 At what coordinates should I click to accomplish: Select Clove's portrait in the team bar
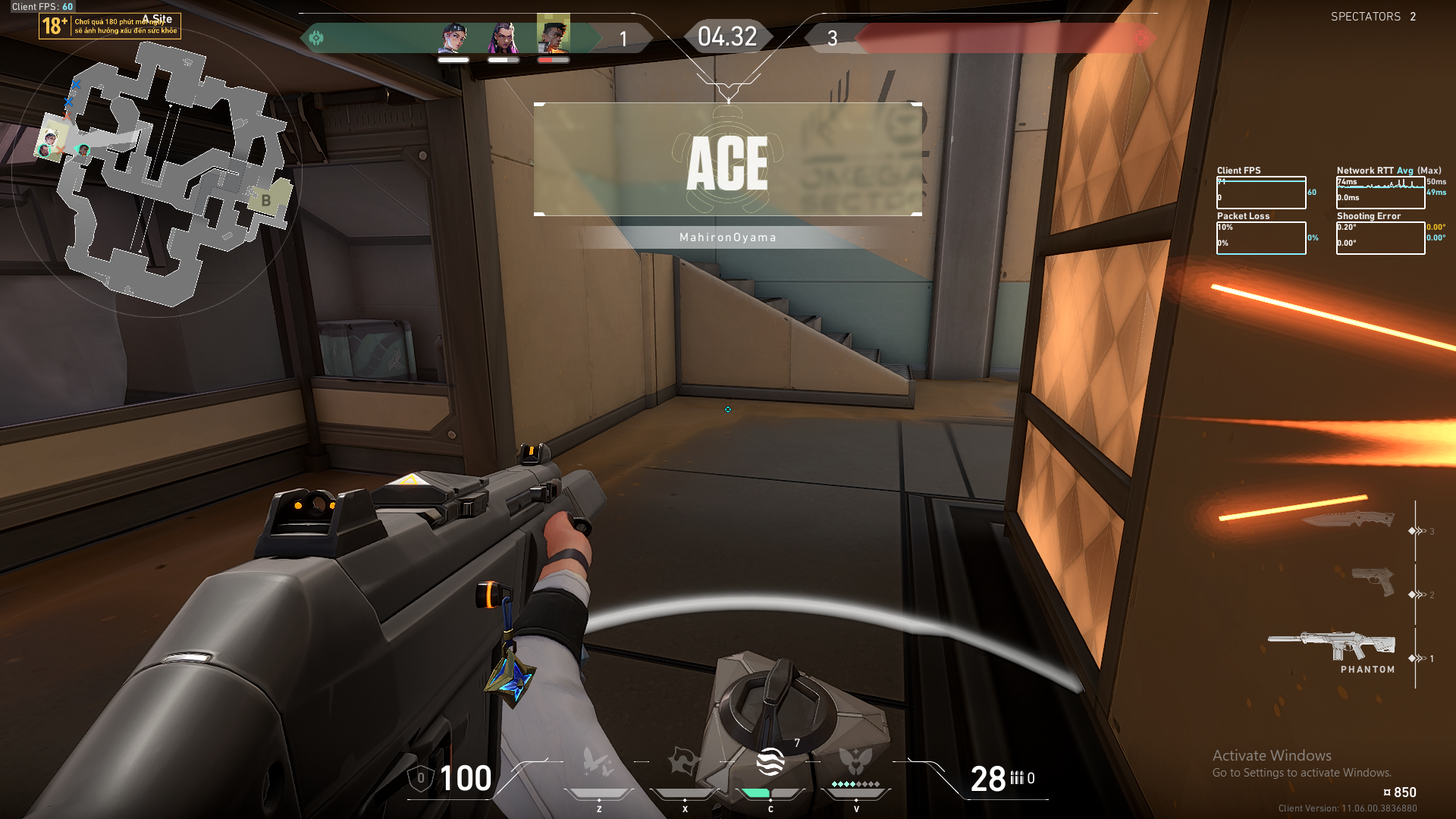click(453, 37)
